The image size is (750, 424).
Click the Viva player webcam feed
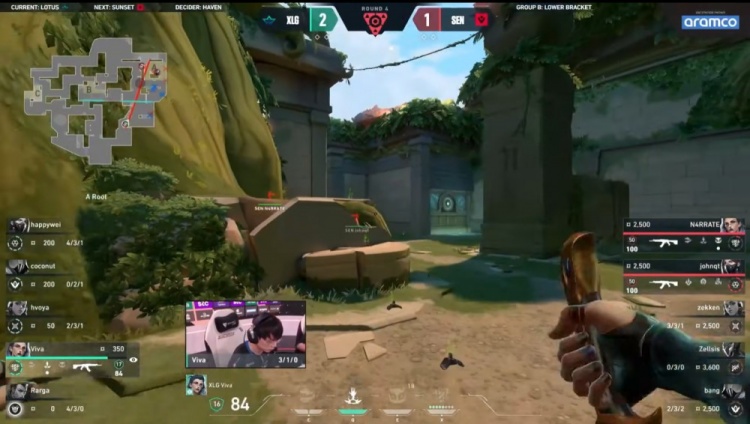click(x=245, y=334)
